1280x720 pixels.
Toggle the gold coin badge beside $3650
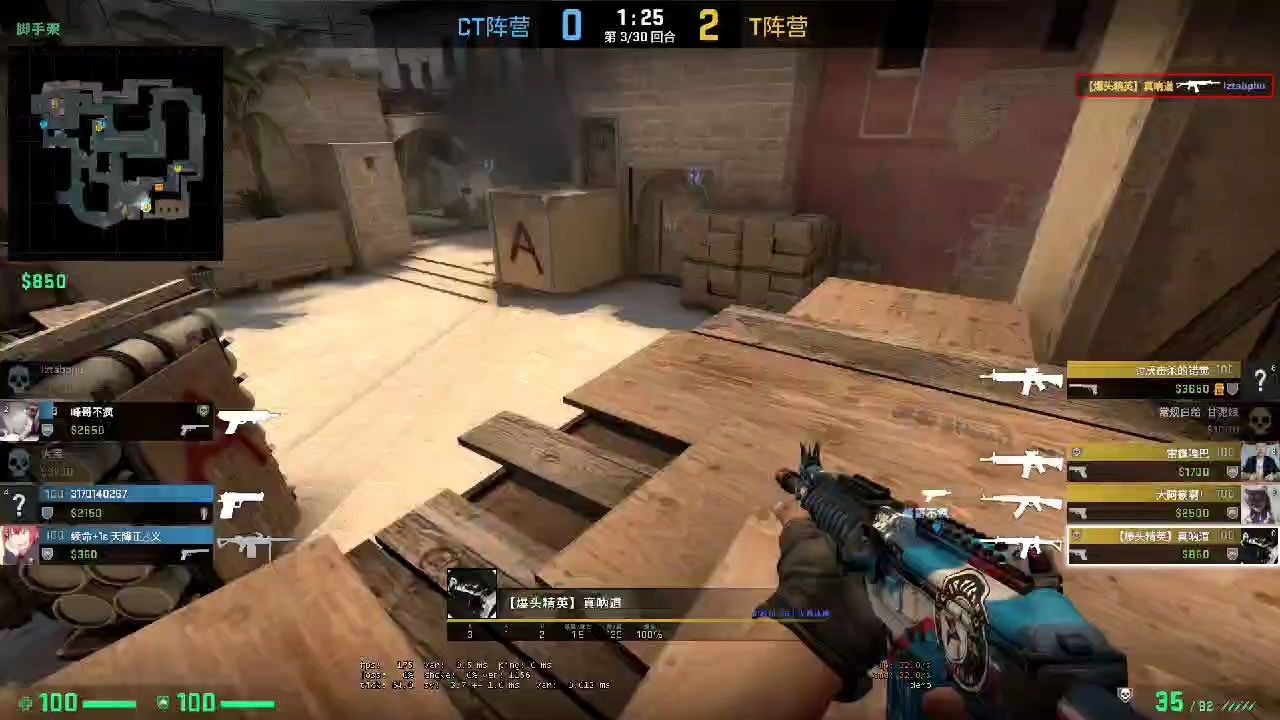point(1218,389)
